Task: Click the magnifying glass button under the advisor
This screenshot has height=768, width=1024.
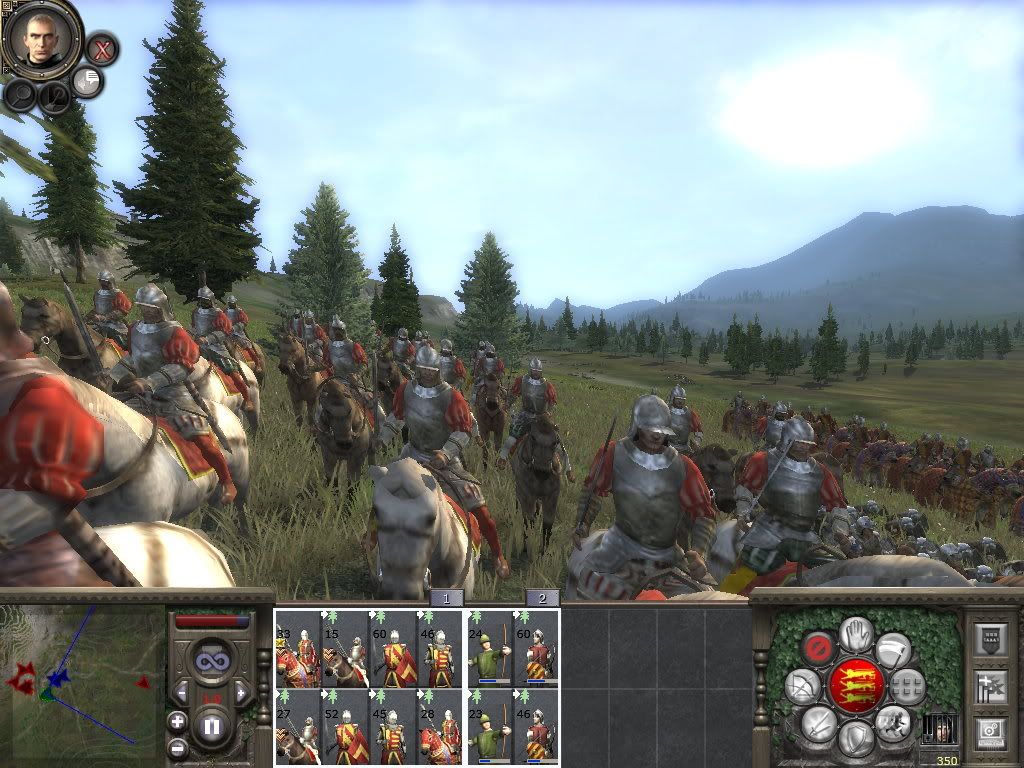Action: pyautogui.click(x=20, y=94)
